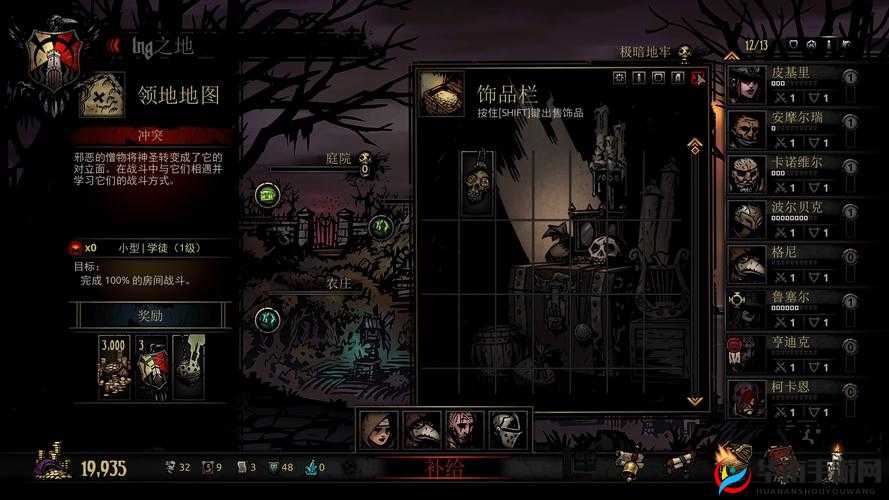The height and width of the screenshot is (500, 889).
Task: Click the hooded woman party portrait
Action: click(375, 429)
